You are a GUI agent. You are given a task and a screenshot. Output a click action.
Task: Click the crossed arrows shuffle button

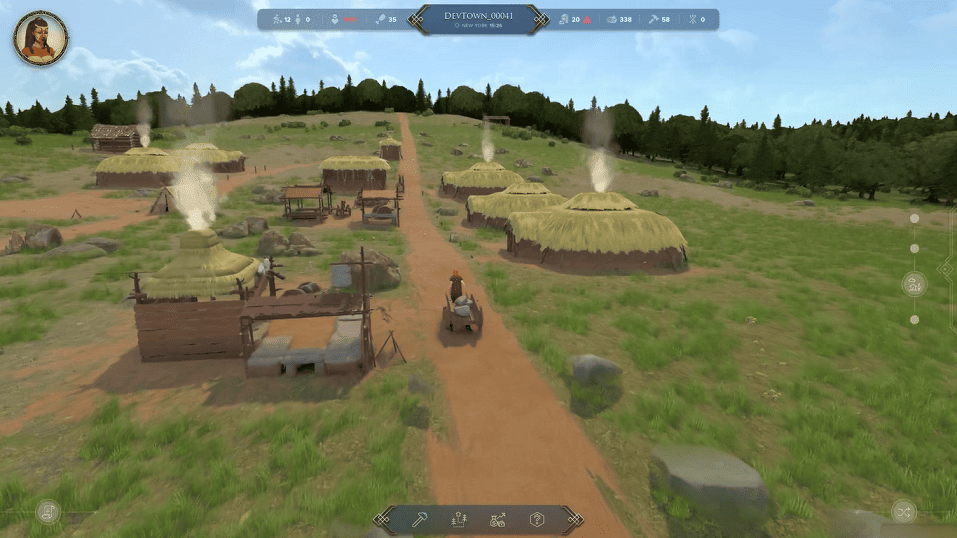[903, 511]
